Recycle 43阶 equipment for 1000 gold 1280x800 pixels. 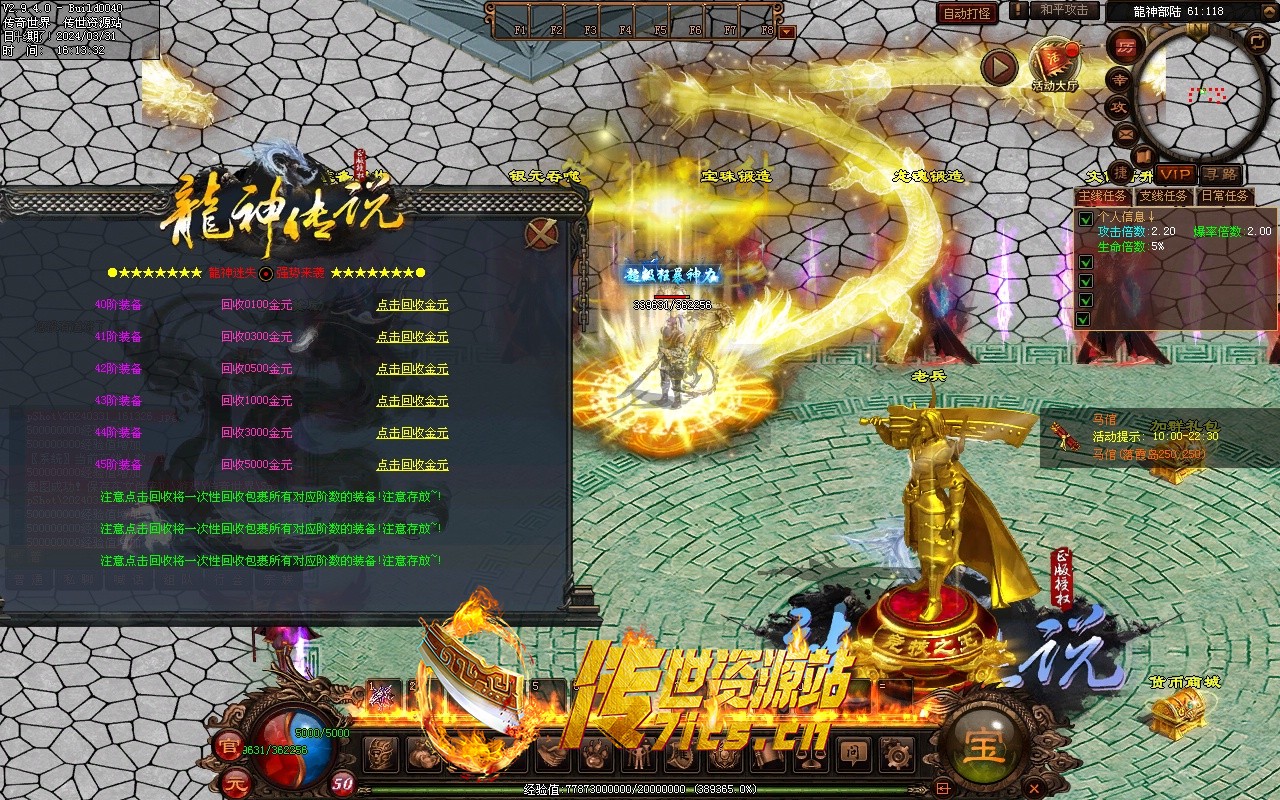(x=412, y=401)
